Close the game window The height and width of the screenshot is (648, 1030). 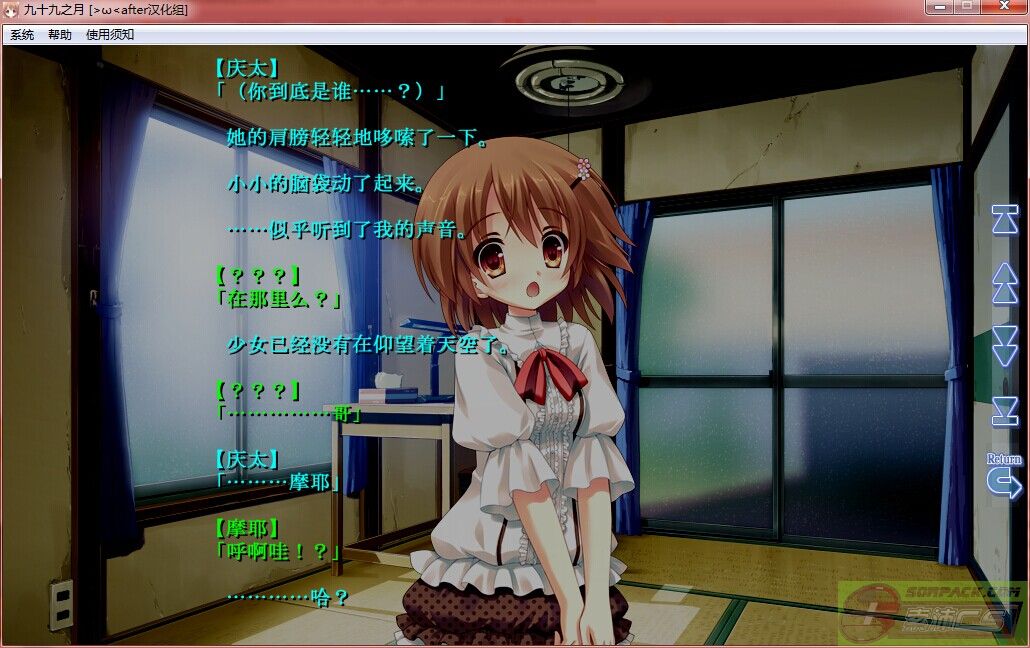1002,8
